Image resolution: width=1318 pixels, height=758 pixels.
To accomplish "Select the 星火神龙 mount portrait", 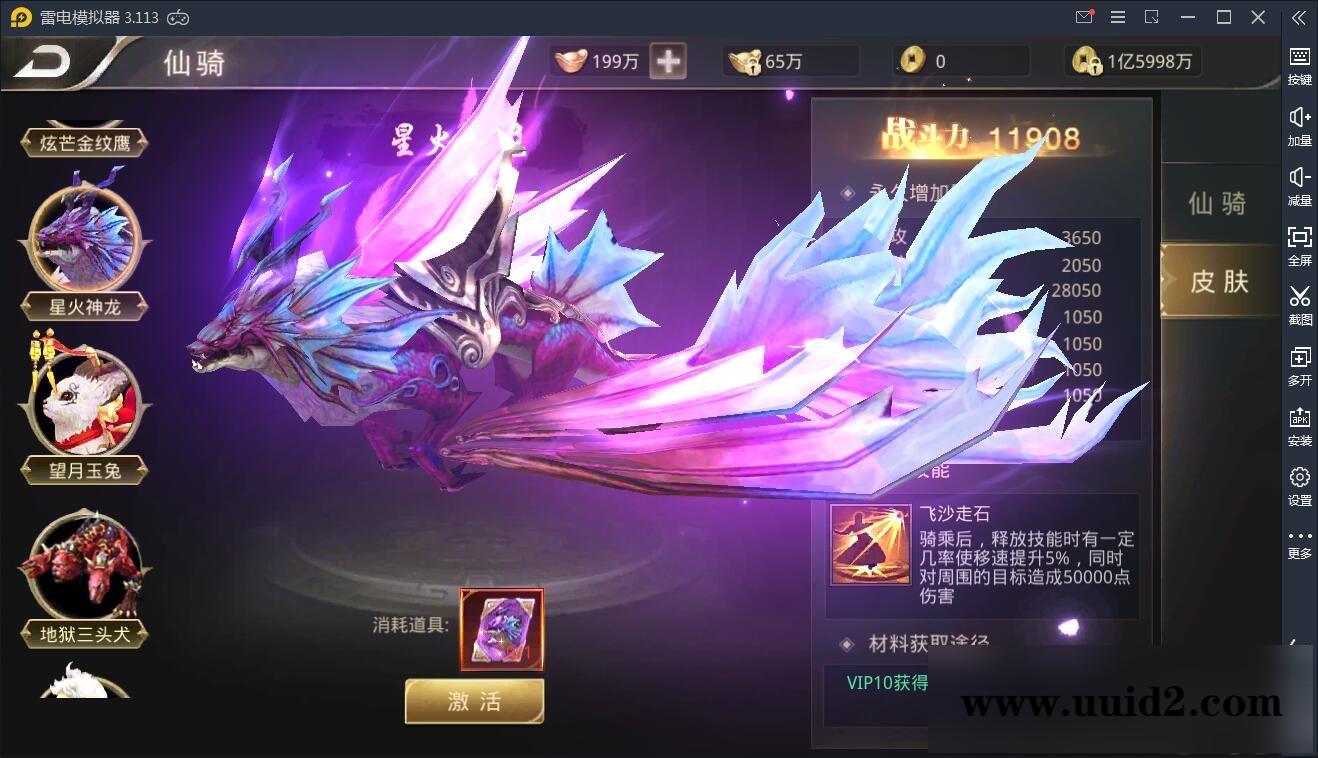I will 85,240.
